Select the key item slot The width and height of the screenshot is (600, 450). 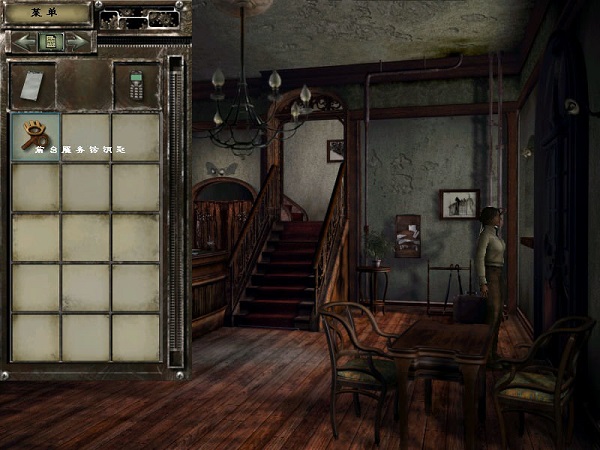pos(36,136)
